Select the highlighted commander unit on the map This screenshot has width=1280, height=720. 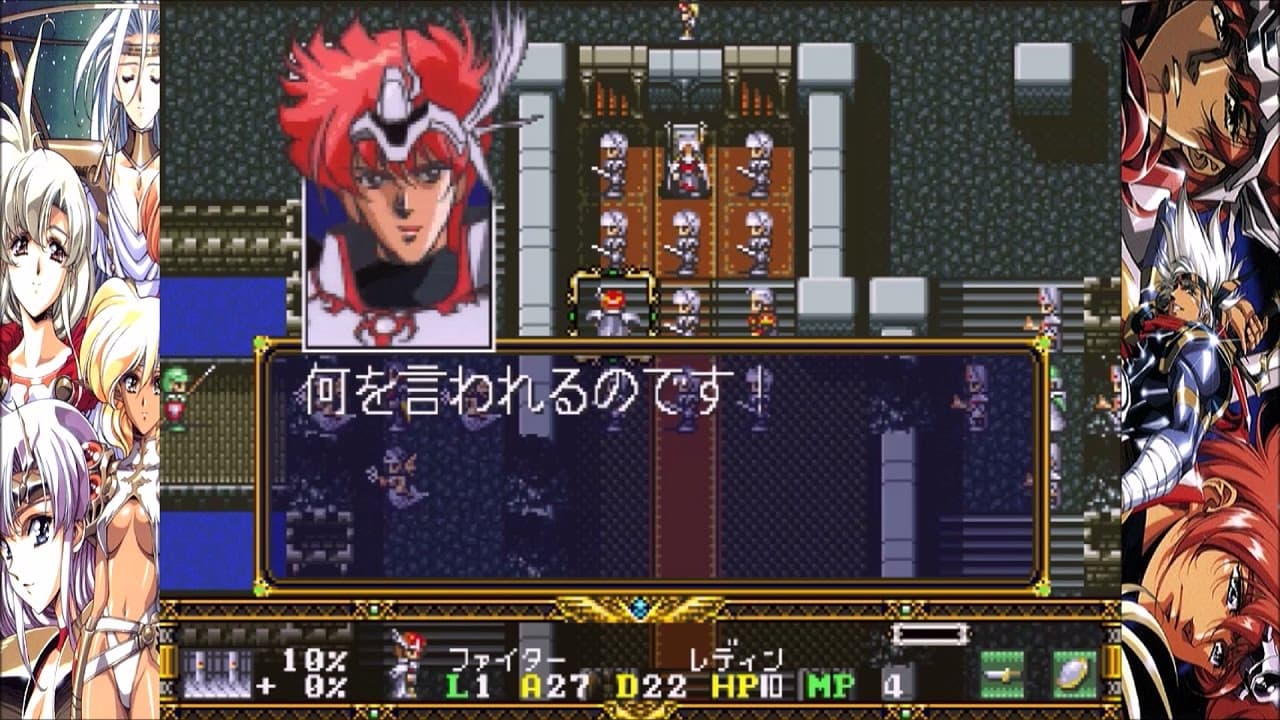point(614,305)
